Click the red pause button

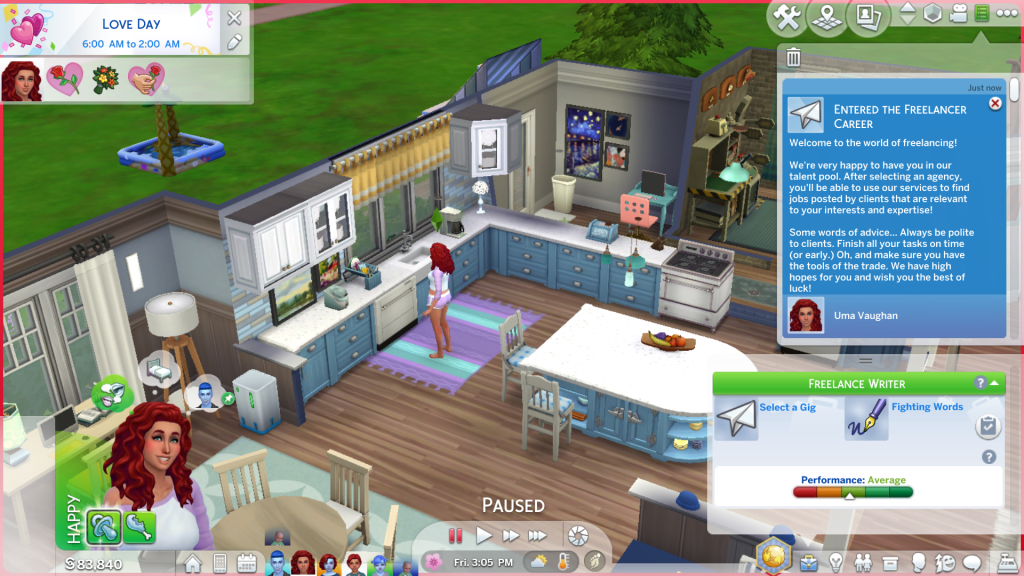(x=456, y=536)
